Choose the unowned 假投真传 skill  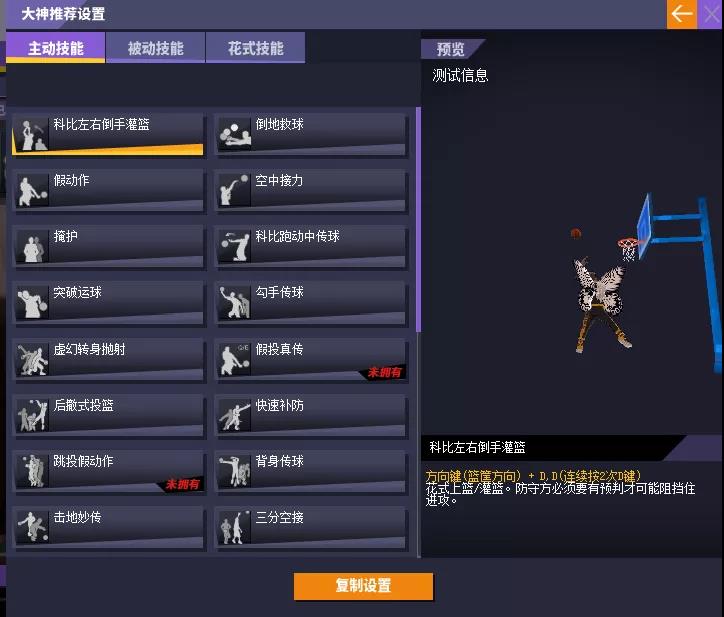pyautogui.click(x=312, y=360)
